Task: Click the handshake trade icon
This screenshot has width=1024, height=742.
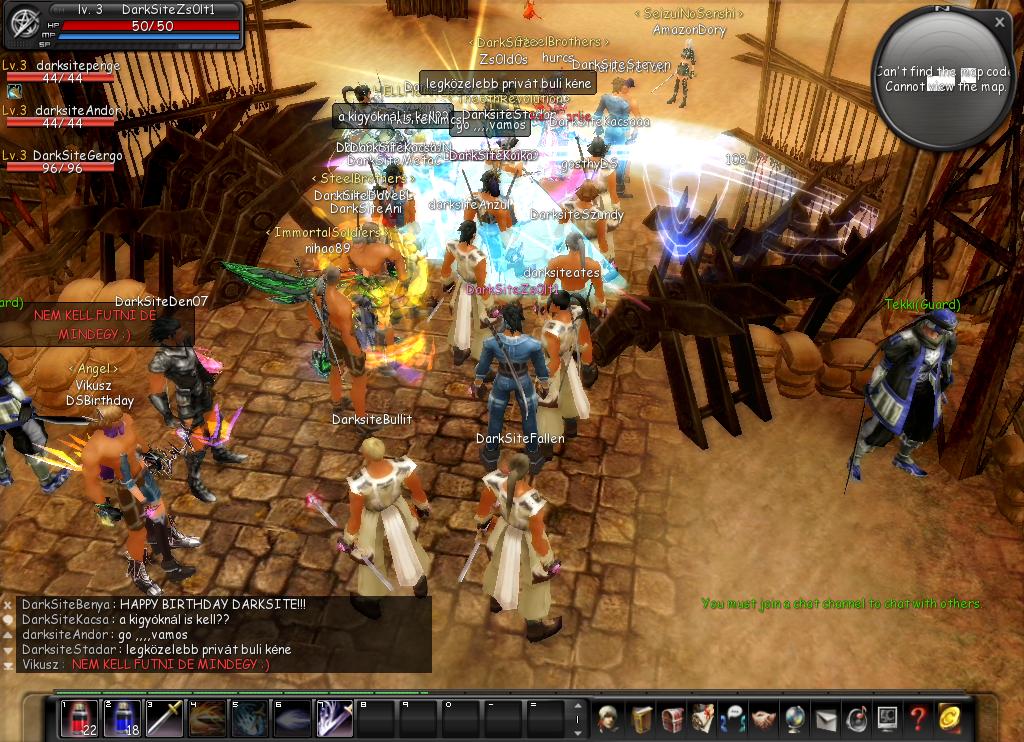Action: pos(764,718)
